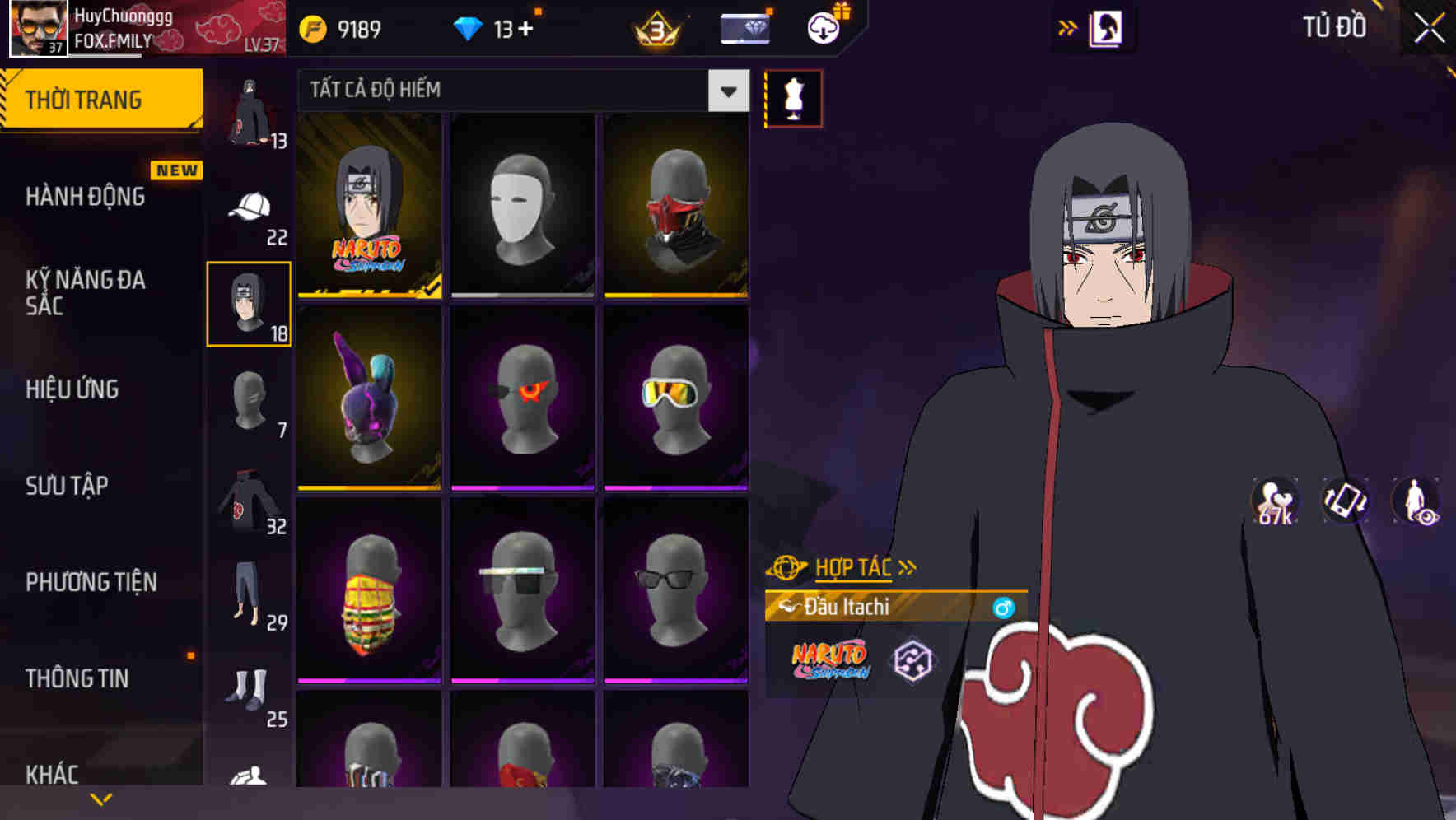Screen dimensions: 1456x820
Task: Select the Itachi head item thumbnail in grid
Action: (x=368, y=204)
